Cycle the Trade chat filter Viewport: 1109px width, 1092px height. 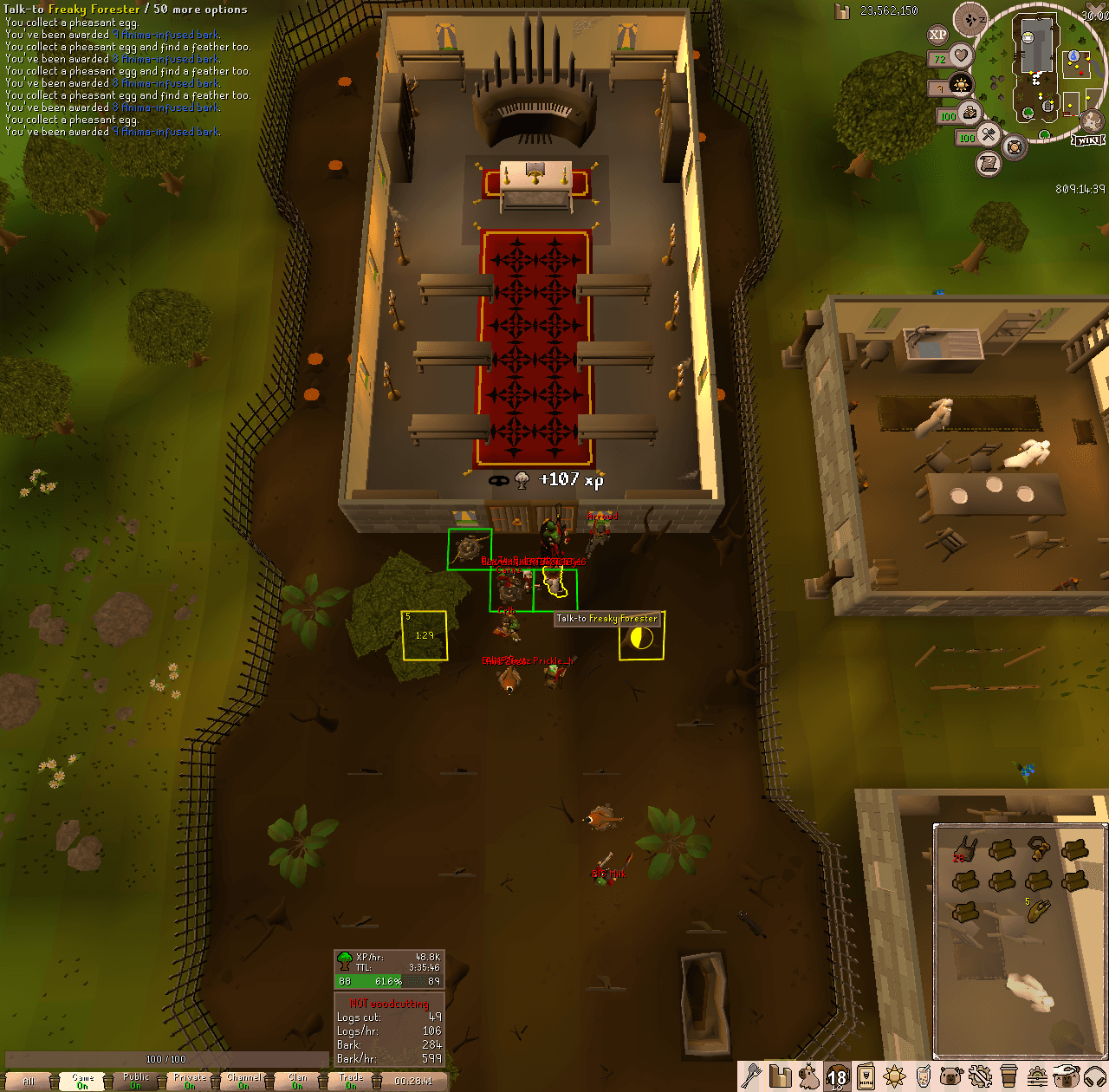350,1080
